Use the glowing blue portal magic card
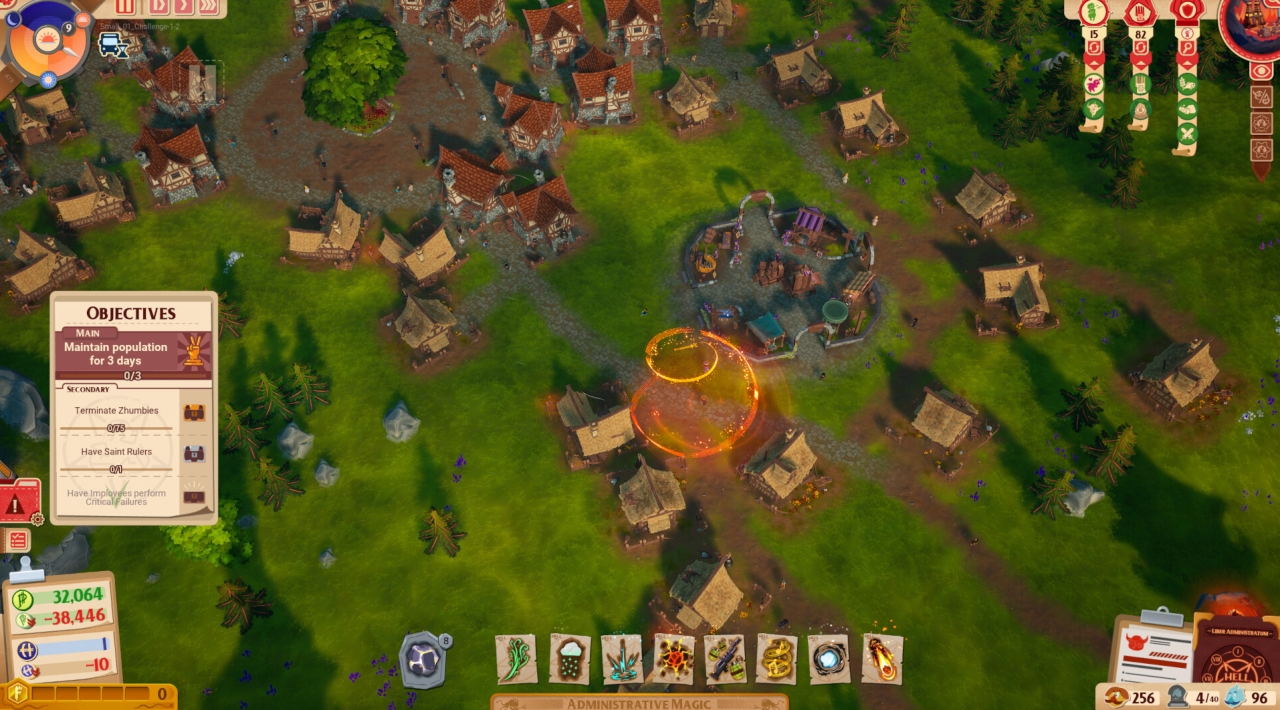Viewport: 1280px width, 710px height. click(x=829, y=659)
